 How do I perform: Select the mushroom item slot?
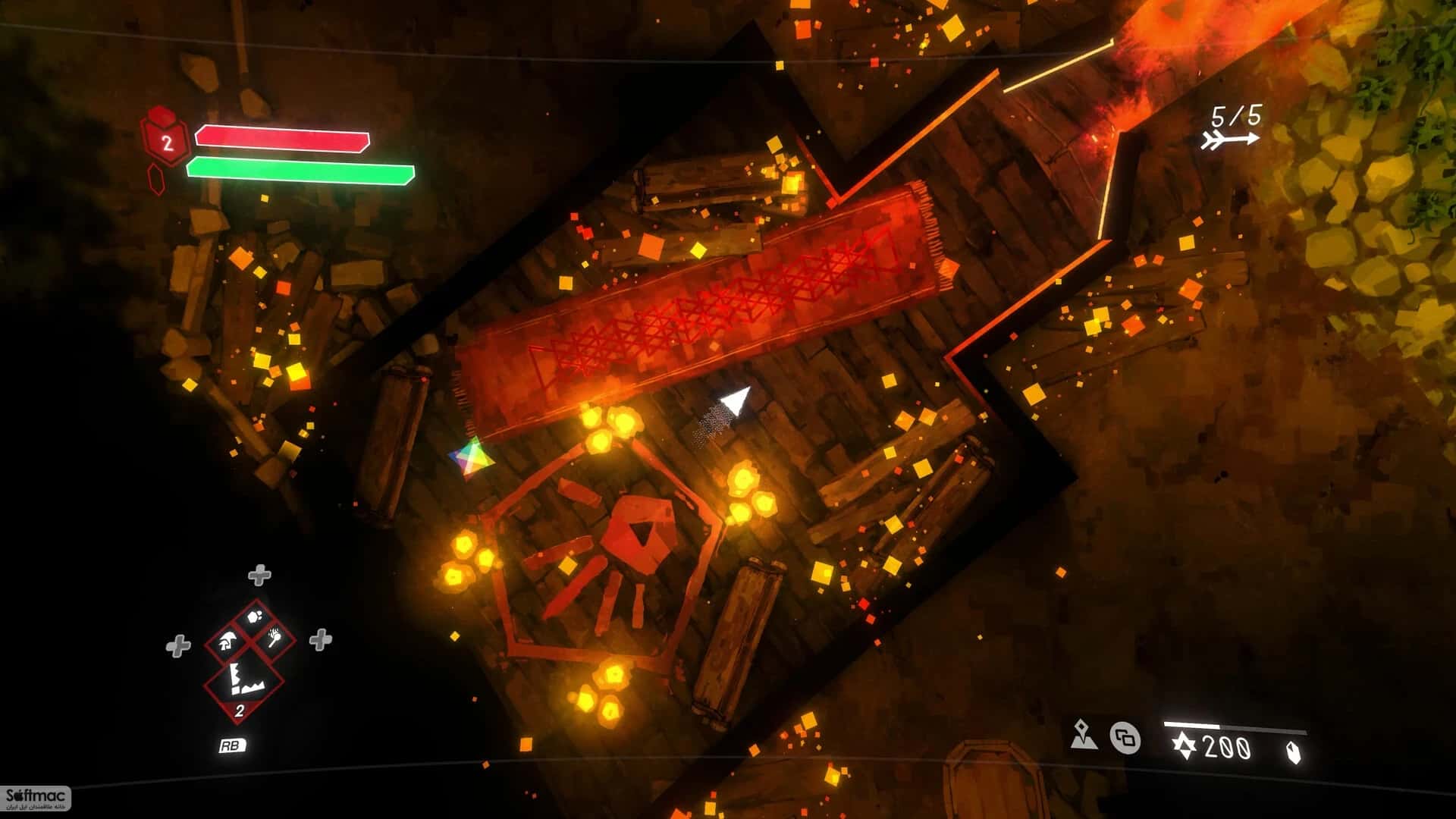click(x=226, y=644)
